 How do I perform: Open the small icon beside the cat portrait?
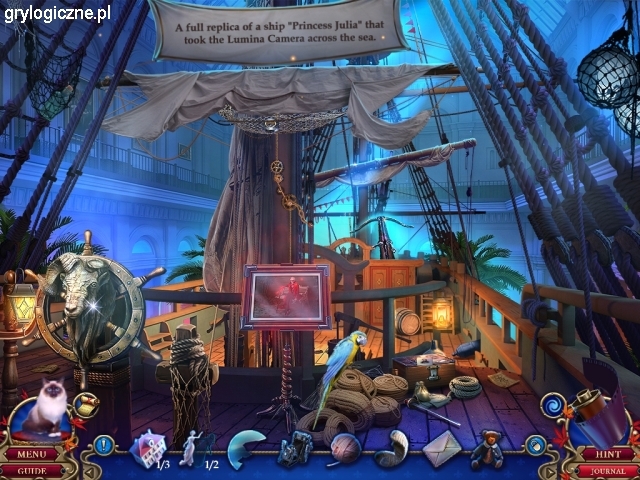click(x=86, y=403)
